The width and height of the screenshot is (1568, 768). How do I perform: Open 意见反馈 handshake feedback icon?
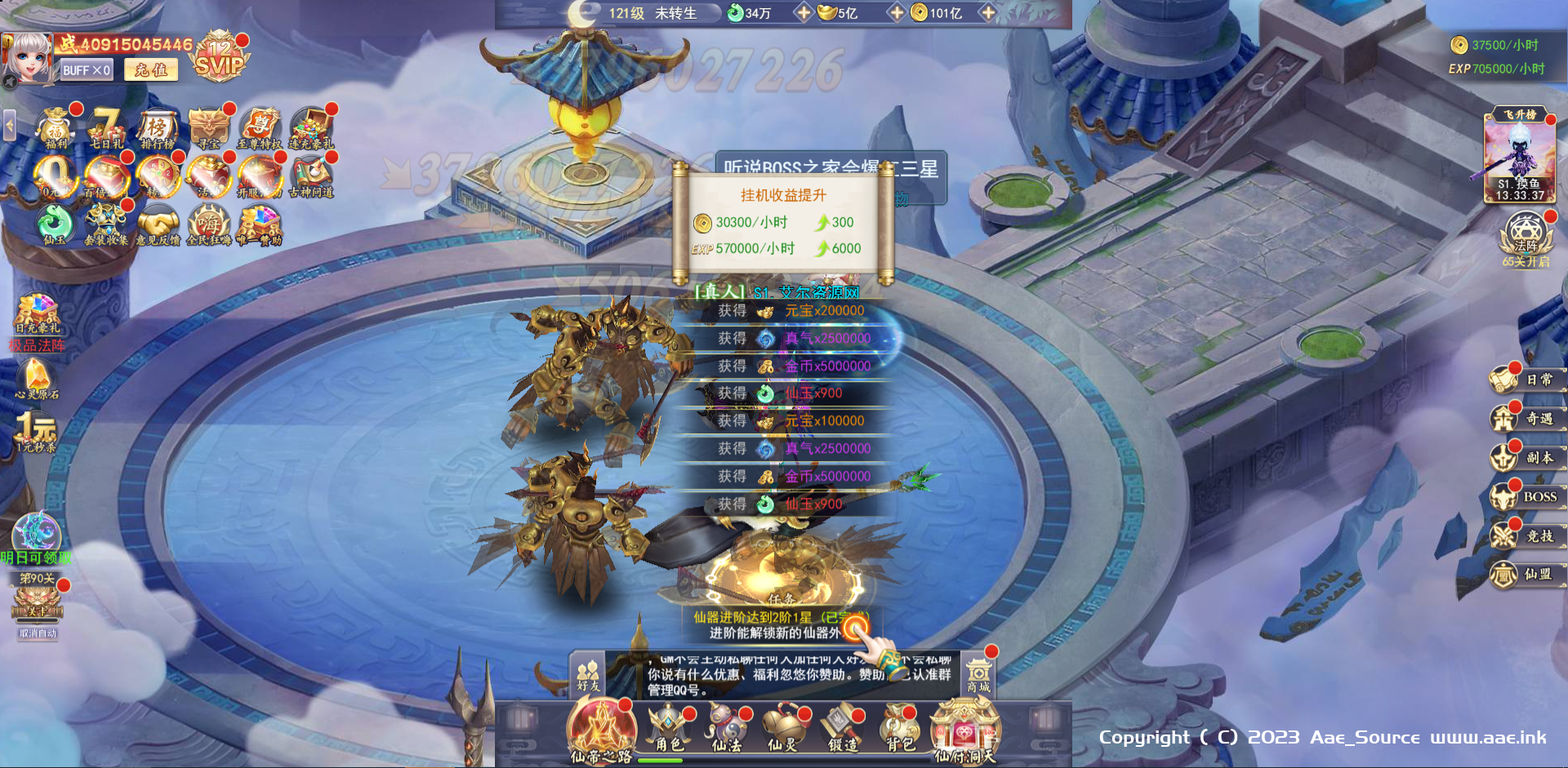(x=158, y=224)
